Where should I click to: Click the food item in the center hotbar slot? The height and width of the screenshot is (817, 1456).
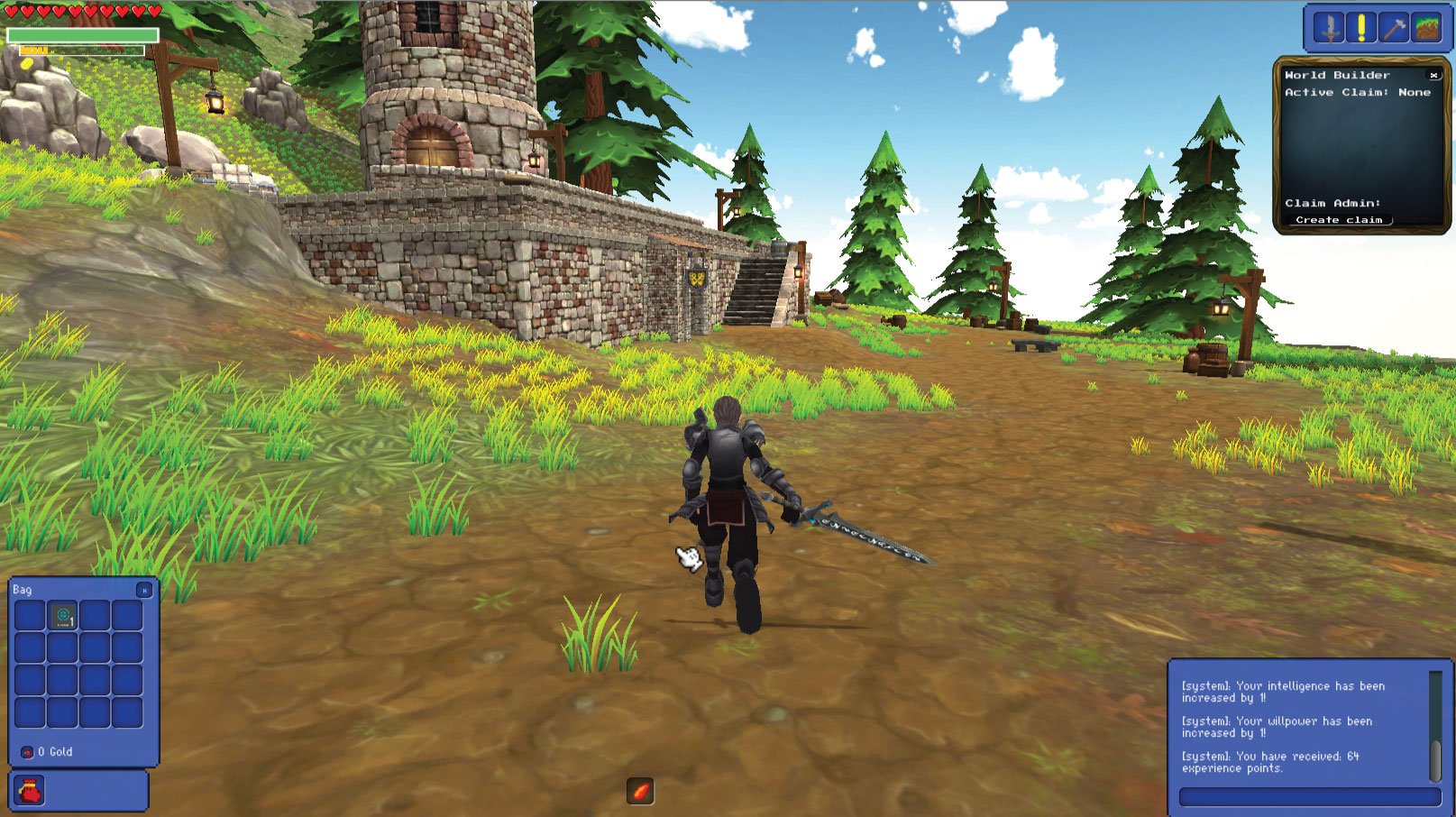640,792
